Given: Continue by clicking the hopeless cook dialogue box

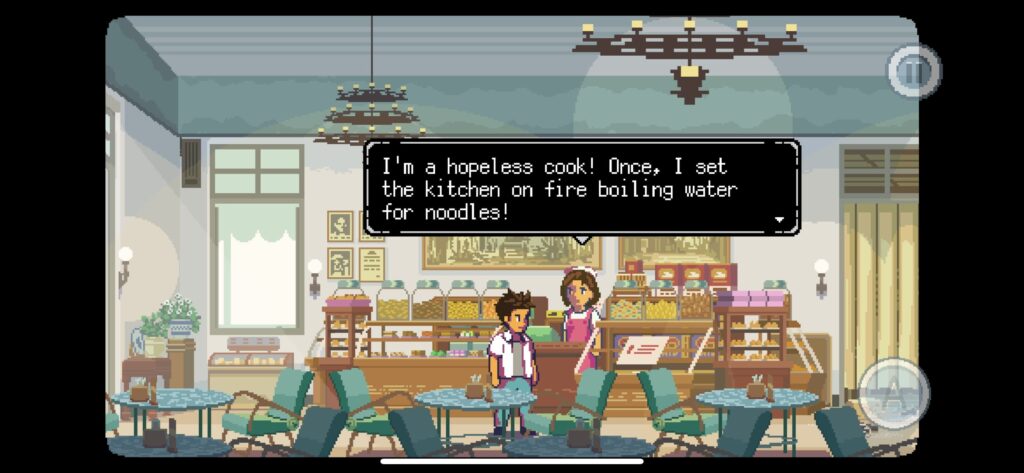Looking at the screenshot, I should click(582, 188).
